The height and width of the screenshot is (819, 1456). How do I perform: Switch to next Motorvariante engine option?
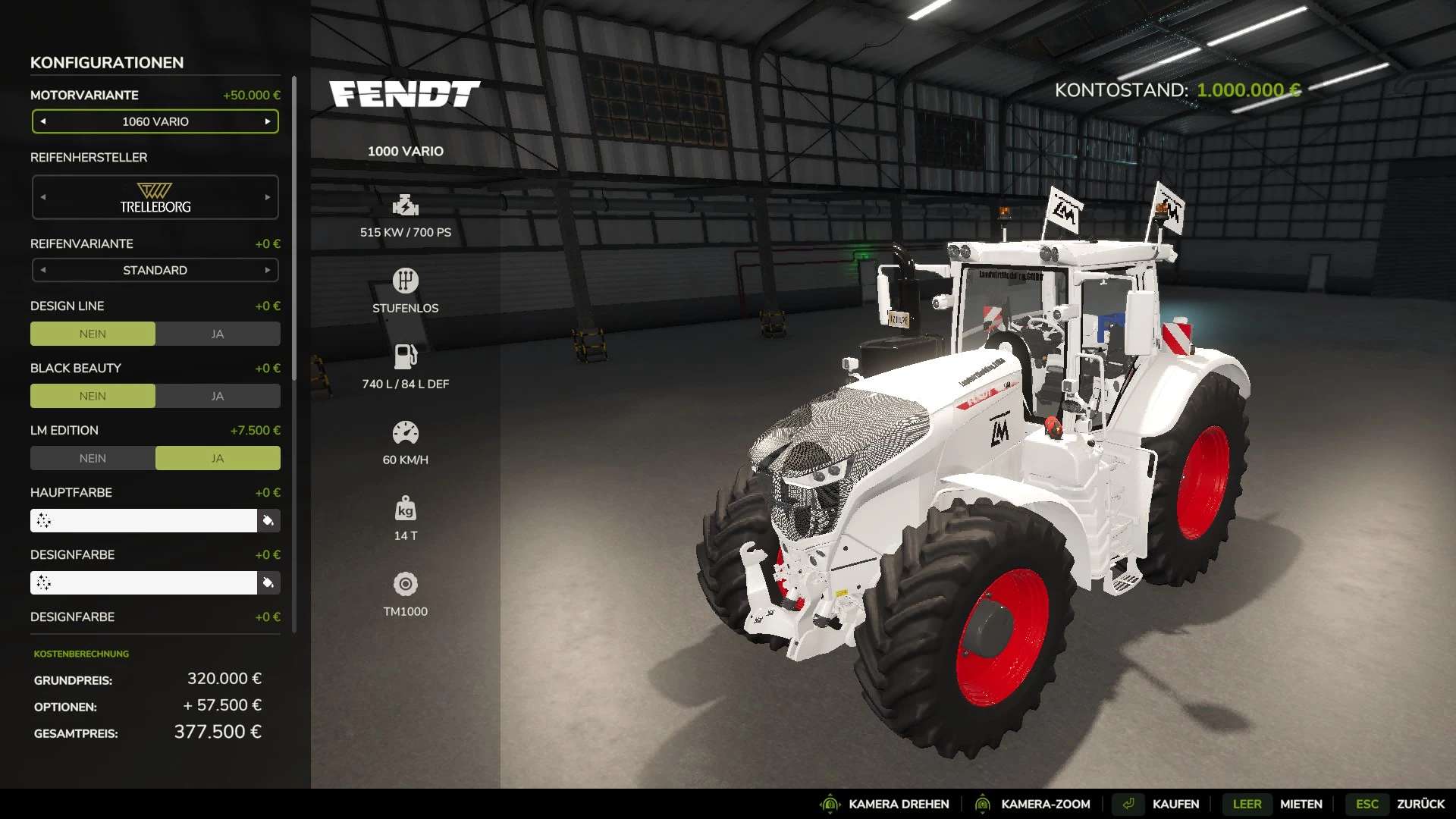click(x=268, y=121)
